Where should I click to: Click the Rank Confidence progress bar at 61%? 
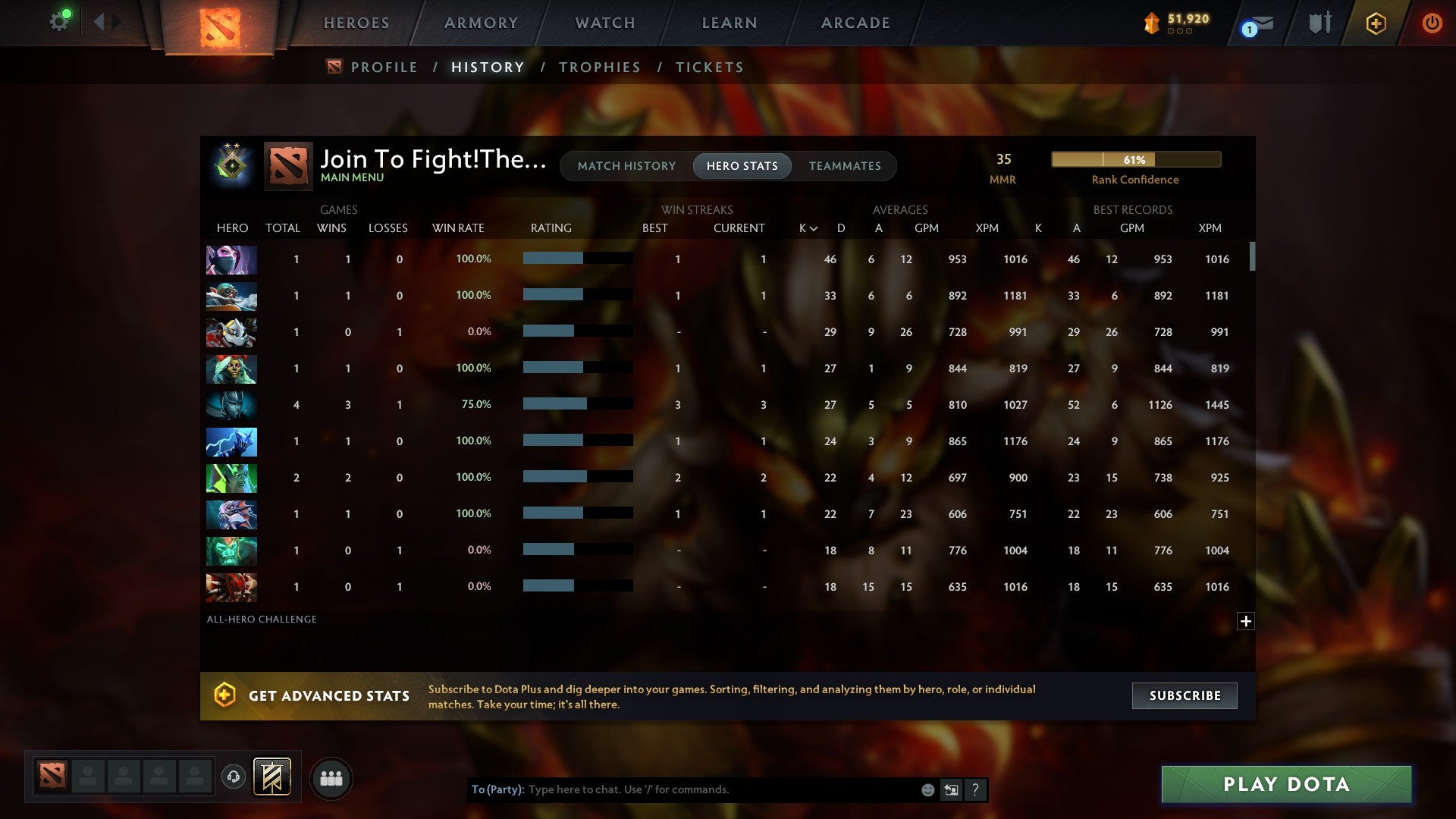click(1135, 159)
